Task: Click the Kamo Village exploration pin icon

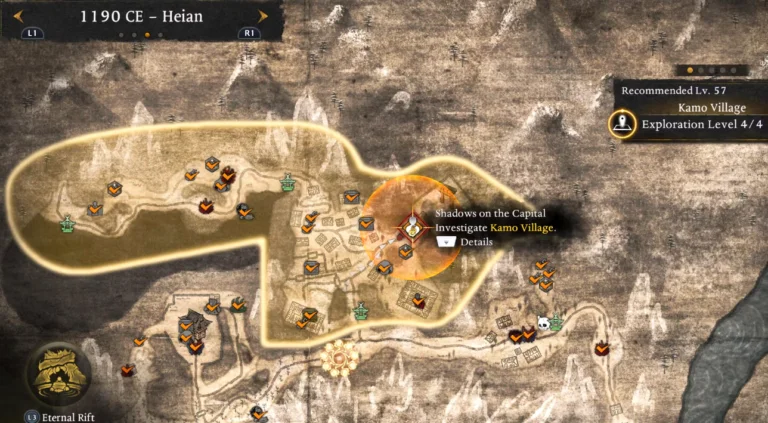Action: click(625, 126)
